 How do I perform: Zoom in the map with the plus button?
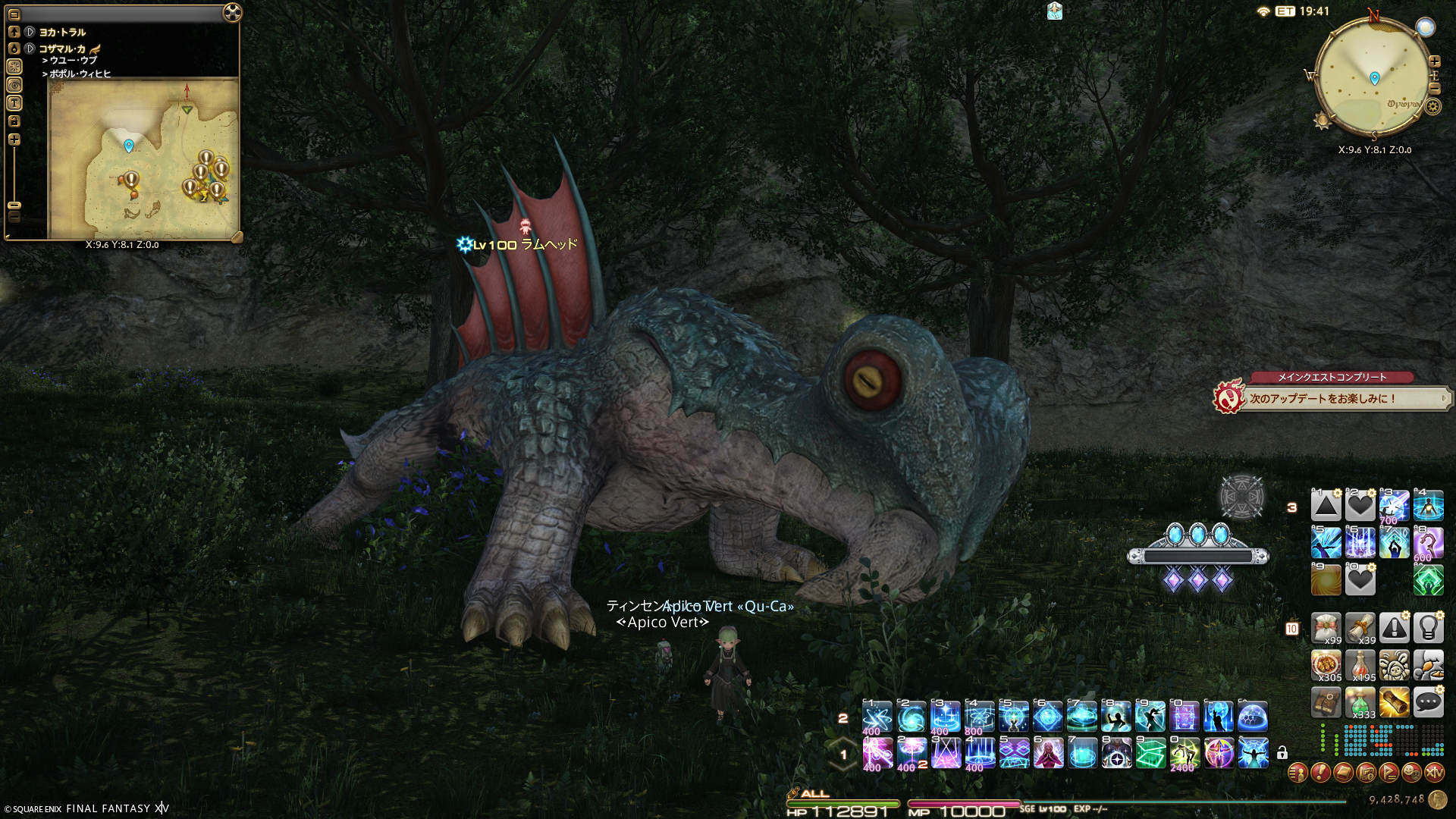point(14,140)
